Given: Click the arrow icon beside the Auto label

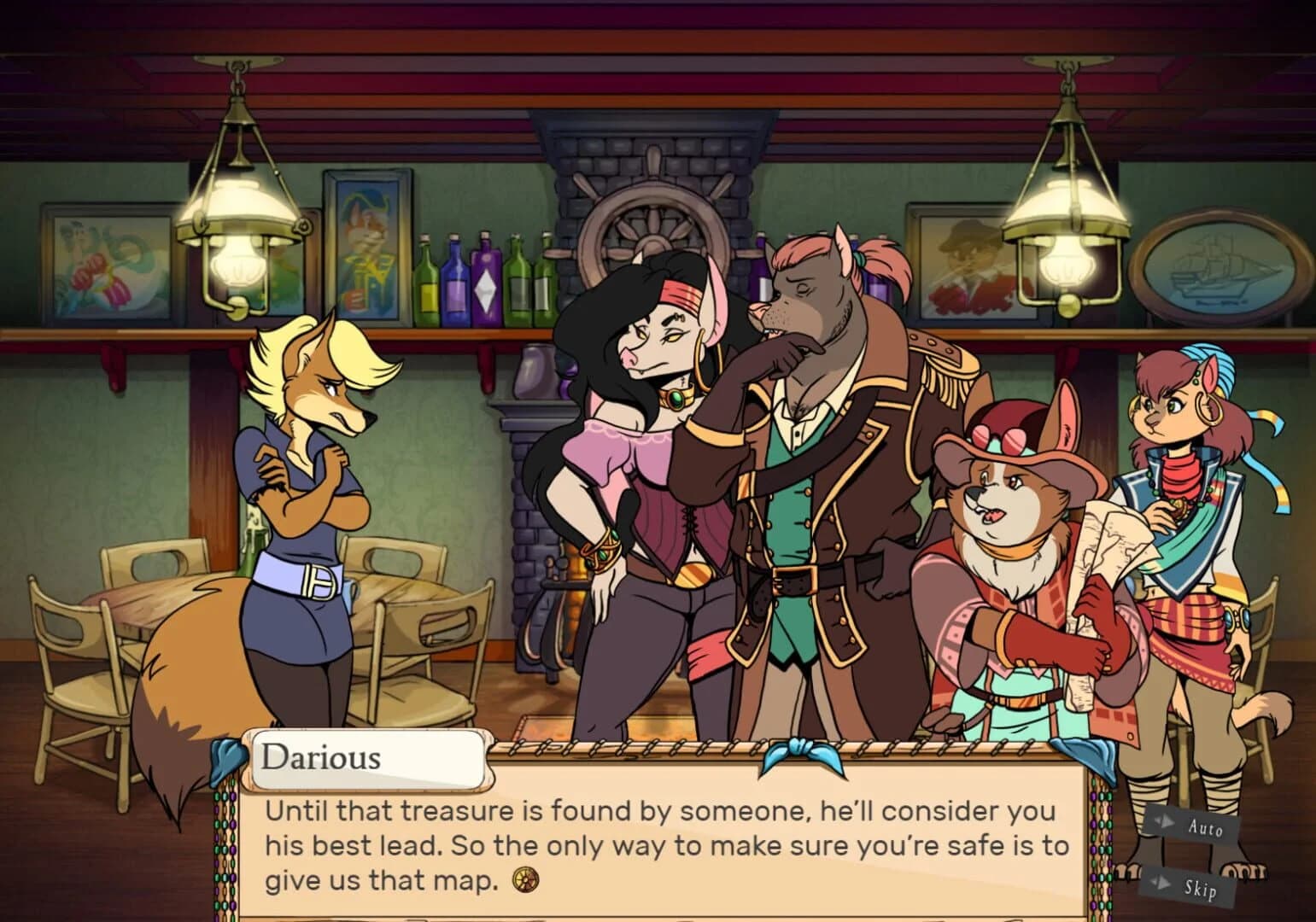Looking at the screenshot, I should point(1167,822).
